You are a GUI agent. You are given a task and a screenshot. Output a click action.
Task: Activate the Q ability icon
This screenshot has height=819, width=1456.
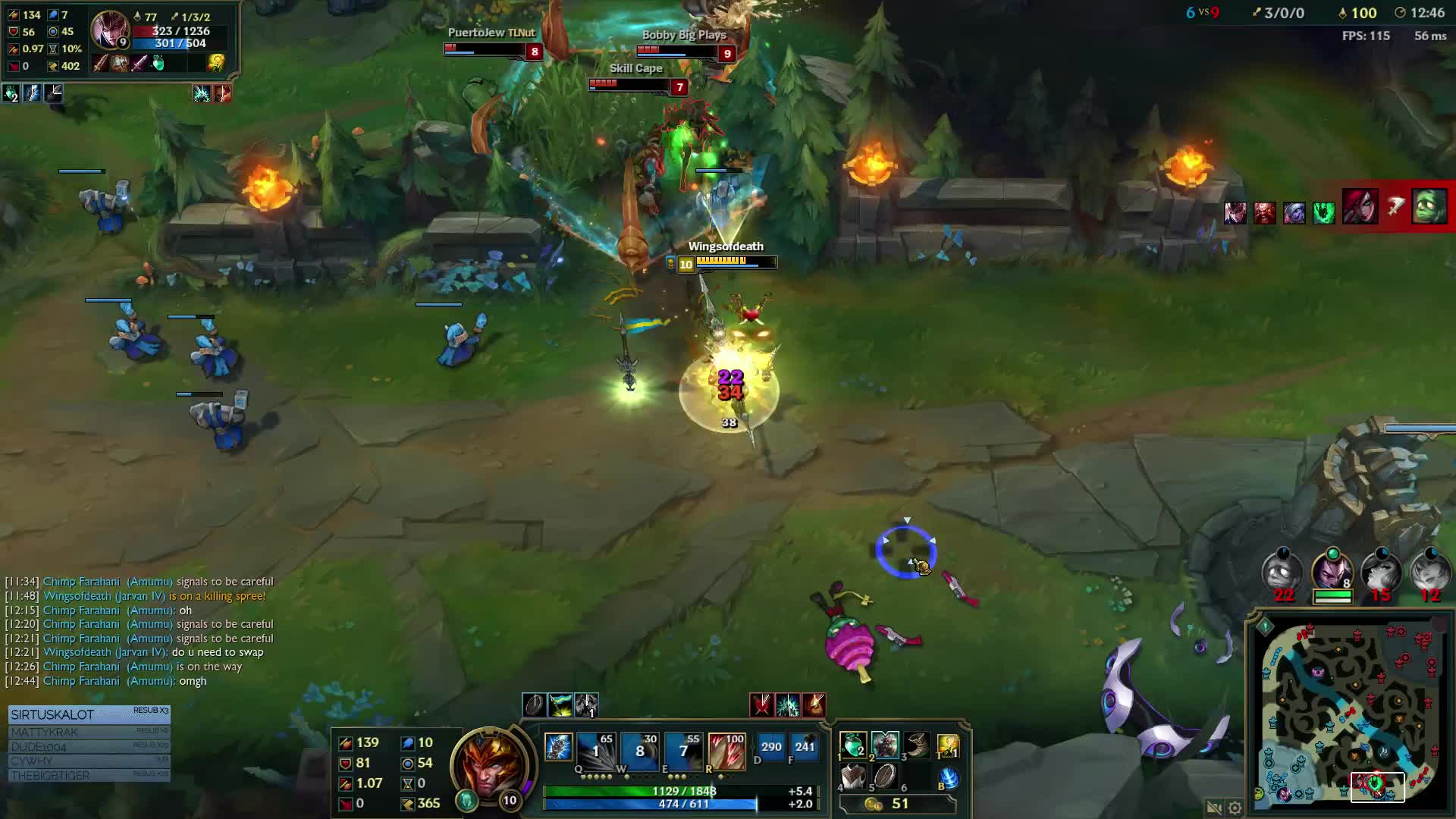pos(595,748)
